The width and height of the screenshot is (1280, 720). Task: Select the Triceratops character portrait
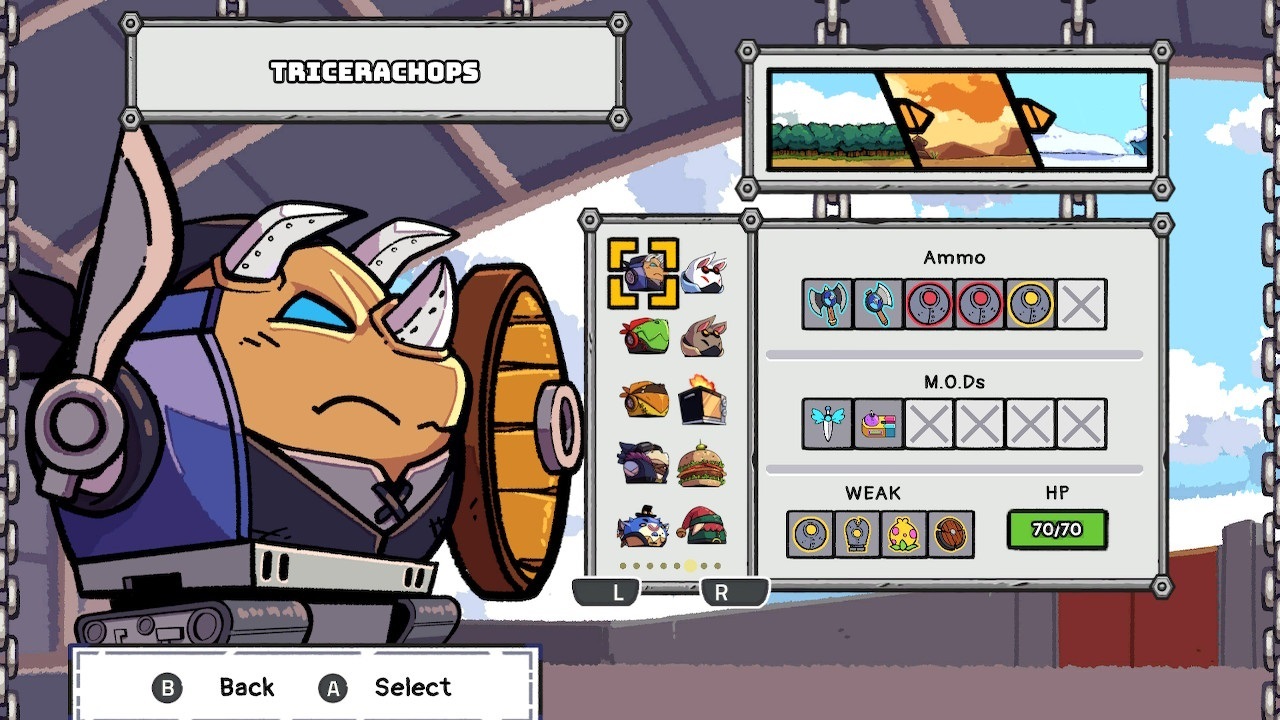click(643, 272)
